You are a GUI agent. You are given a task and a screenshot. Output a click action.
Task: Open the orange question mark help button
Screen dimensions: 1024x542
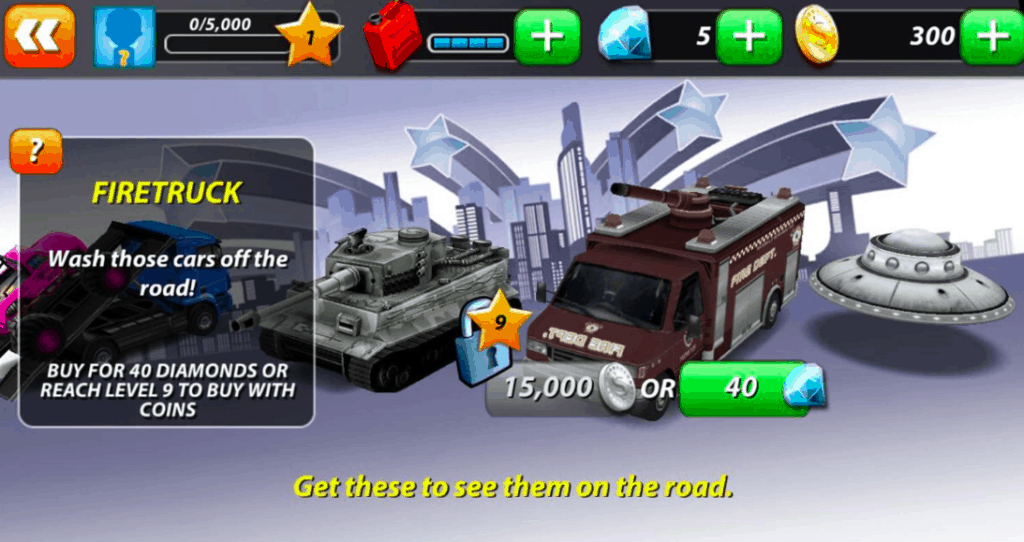click(x=36, y=151)
